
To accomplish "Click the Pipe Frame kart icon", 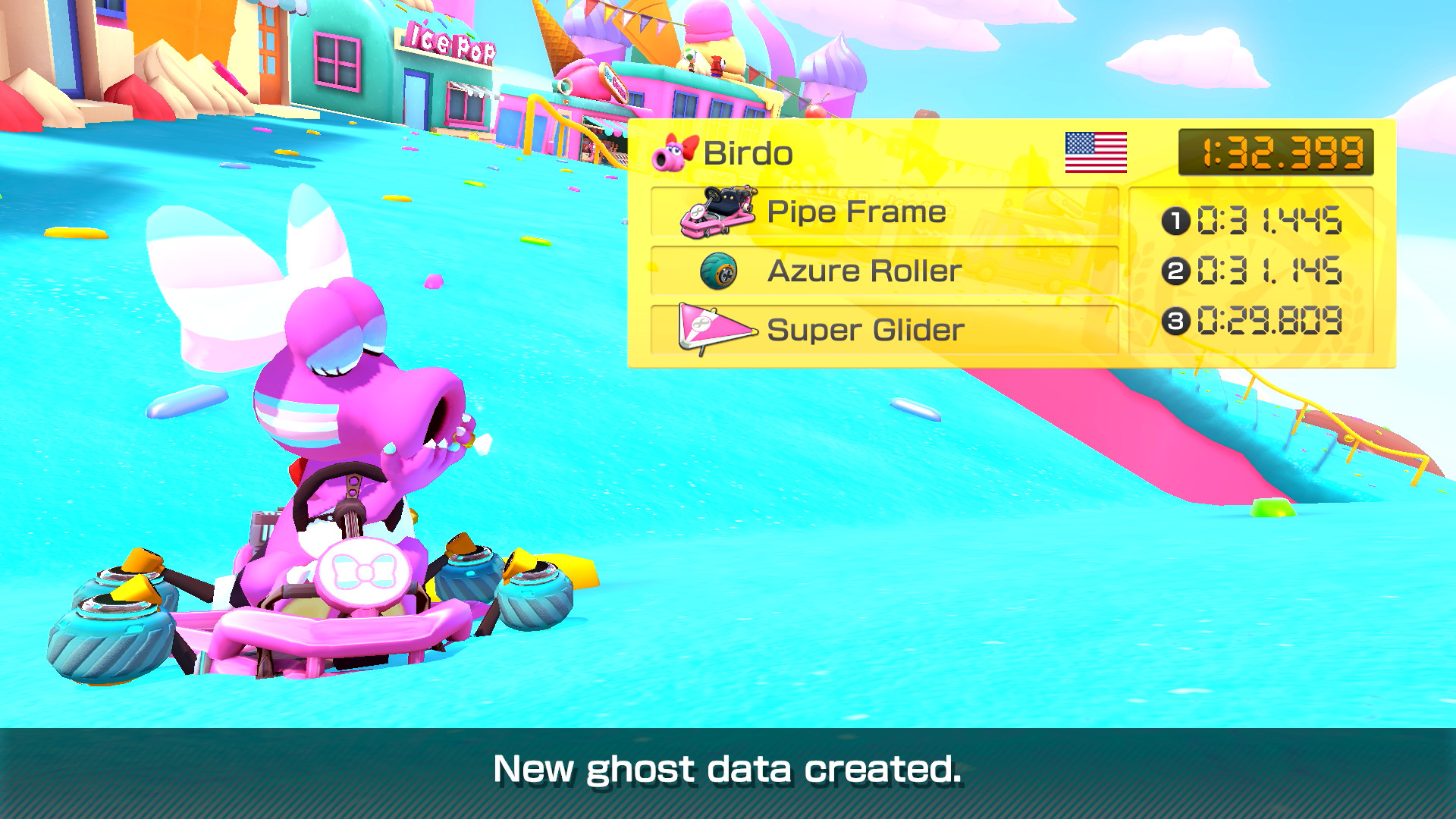I will tap(717, 212).
